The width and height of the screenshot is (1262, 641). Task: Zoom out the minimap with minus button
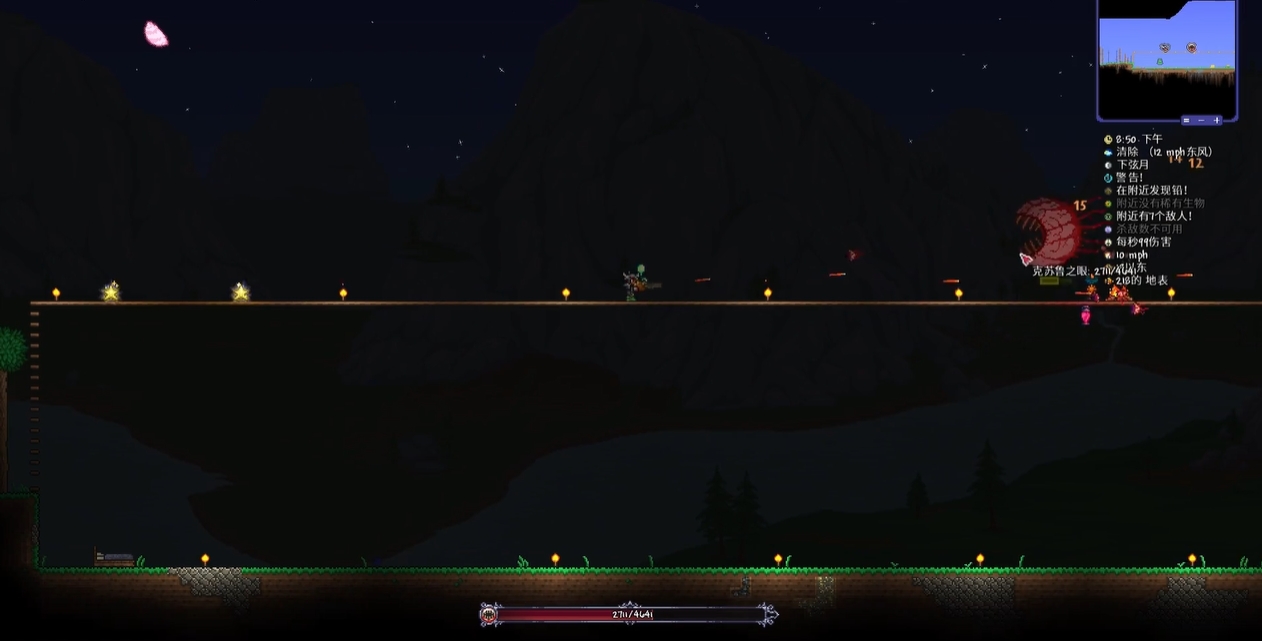pyautogui.click(x=1201, y=120)
